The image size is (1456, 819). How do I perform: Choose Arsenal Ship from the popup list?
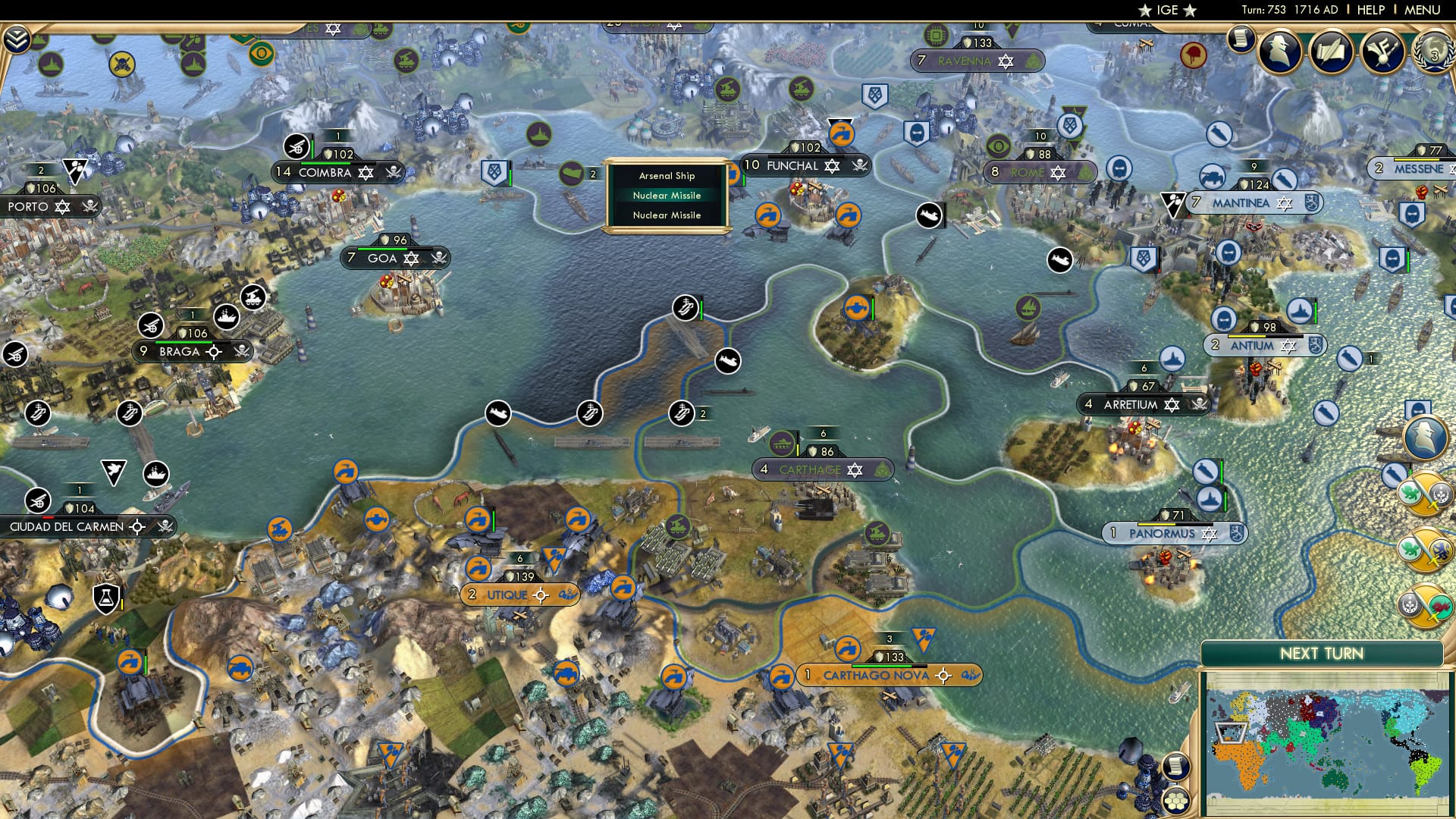tap(665, 175)
